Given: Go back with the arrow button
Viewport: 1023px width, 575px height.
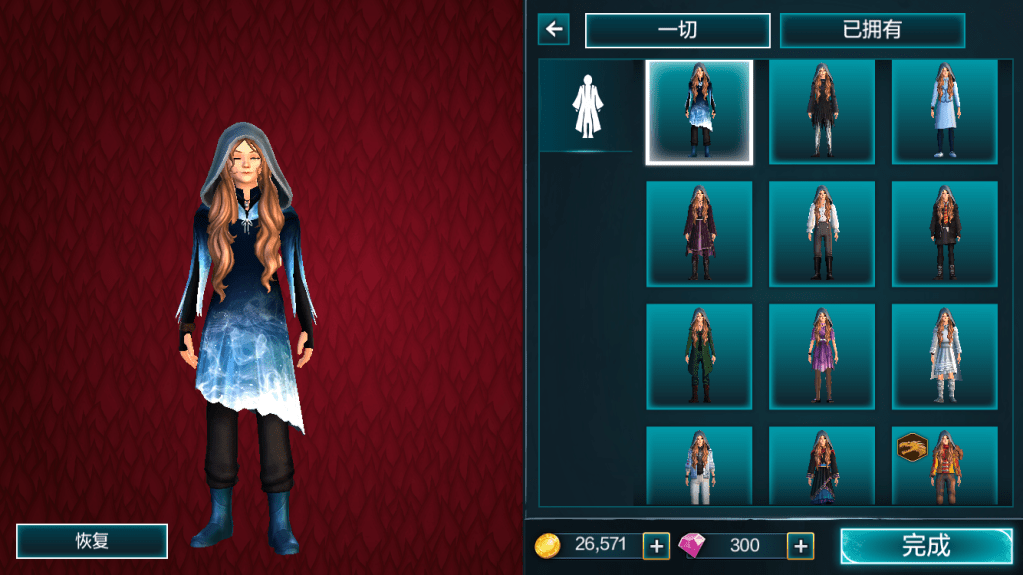Looking at the screenshot, I should tap(553, 29).
